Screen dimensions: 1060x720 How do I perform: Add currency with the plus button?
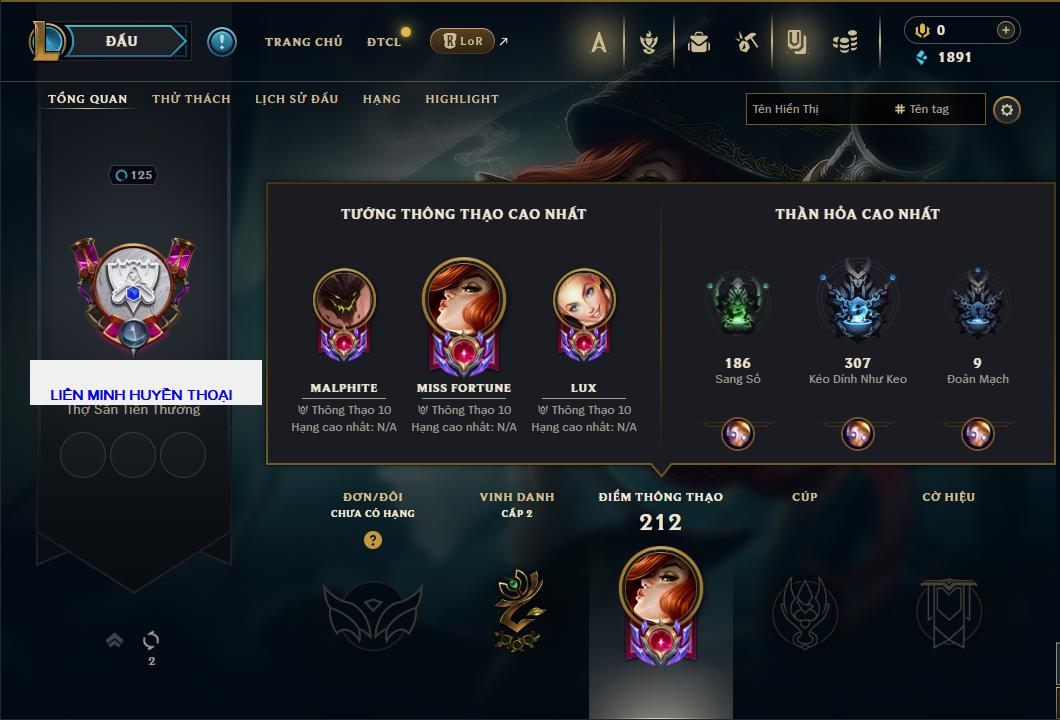(1005, 30)
